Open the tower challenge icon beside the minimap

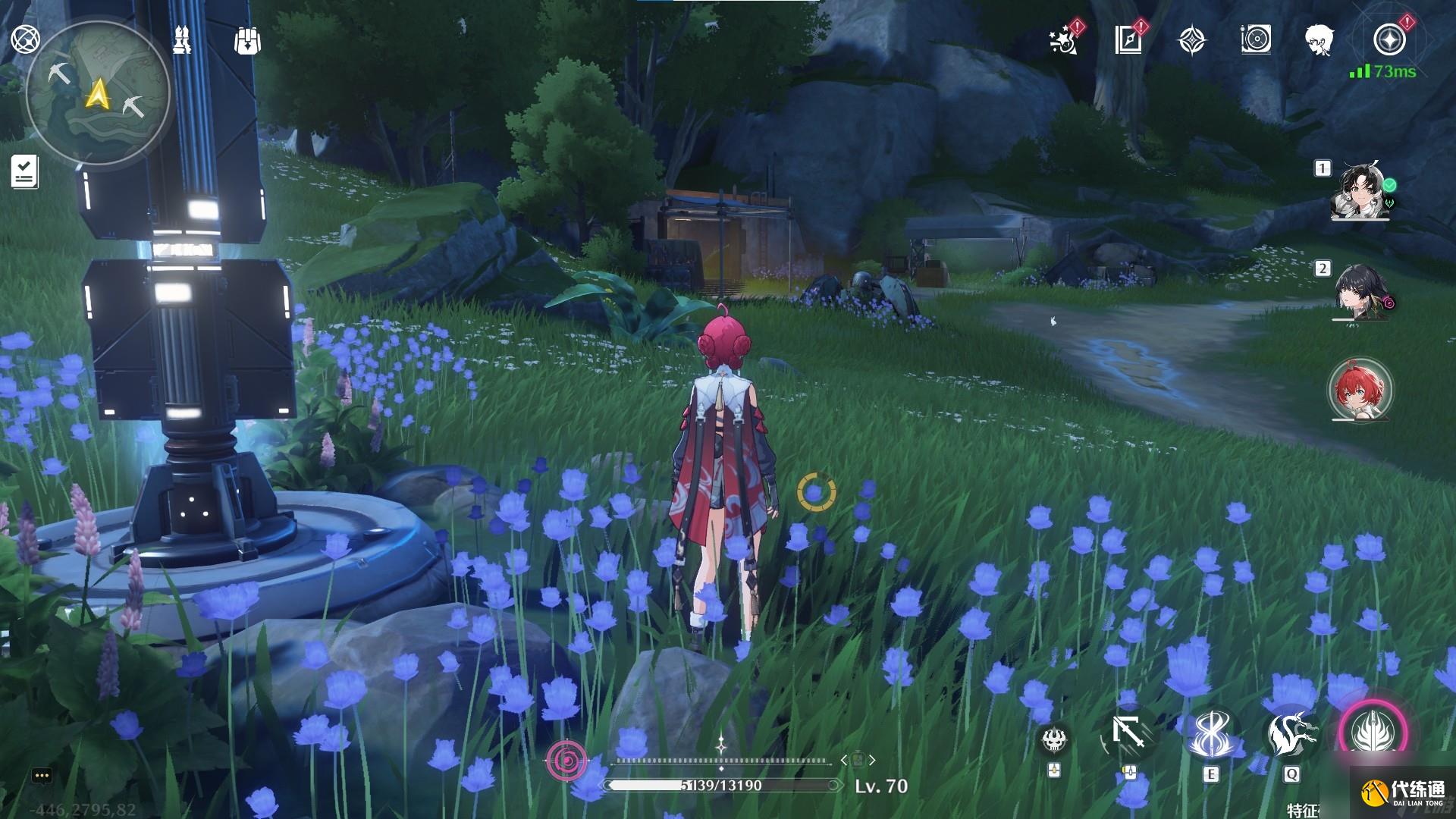(x=182, y=39)
